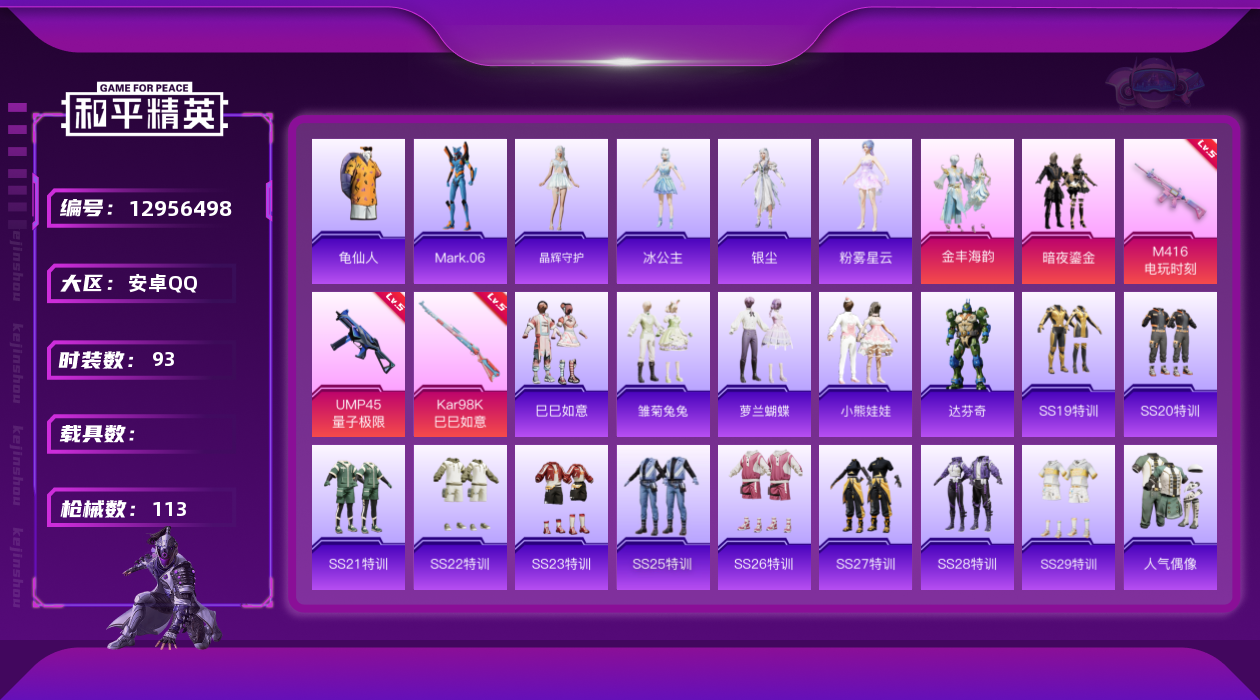1260x700 pixels.
Task: Open the SS27特训 outfit card
Action: (865, 517)
